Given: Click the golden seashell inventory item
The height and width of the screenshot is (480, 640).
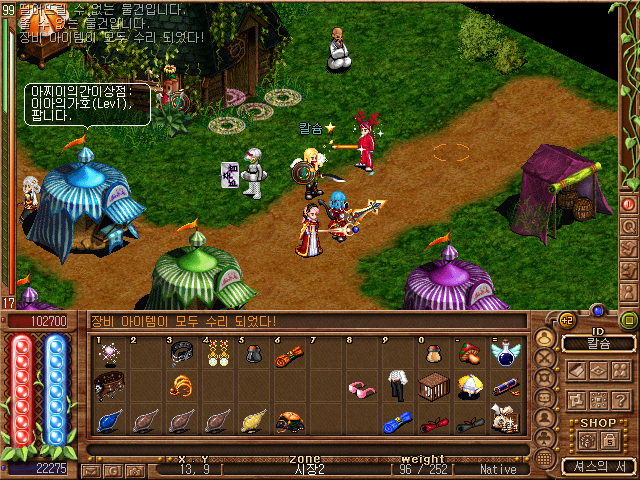Looking at the screenshot, I should 254,422.
